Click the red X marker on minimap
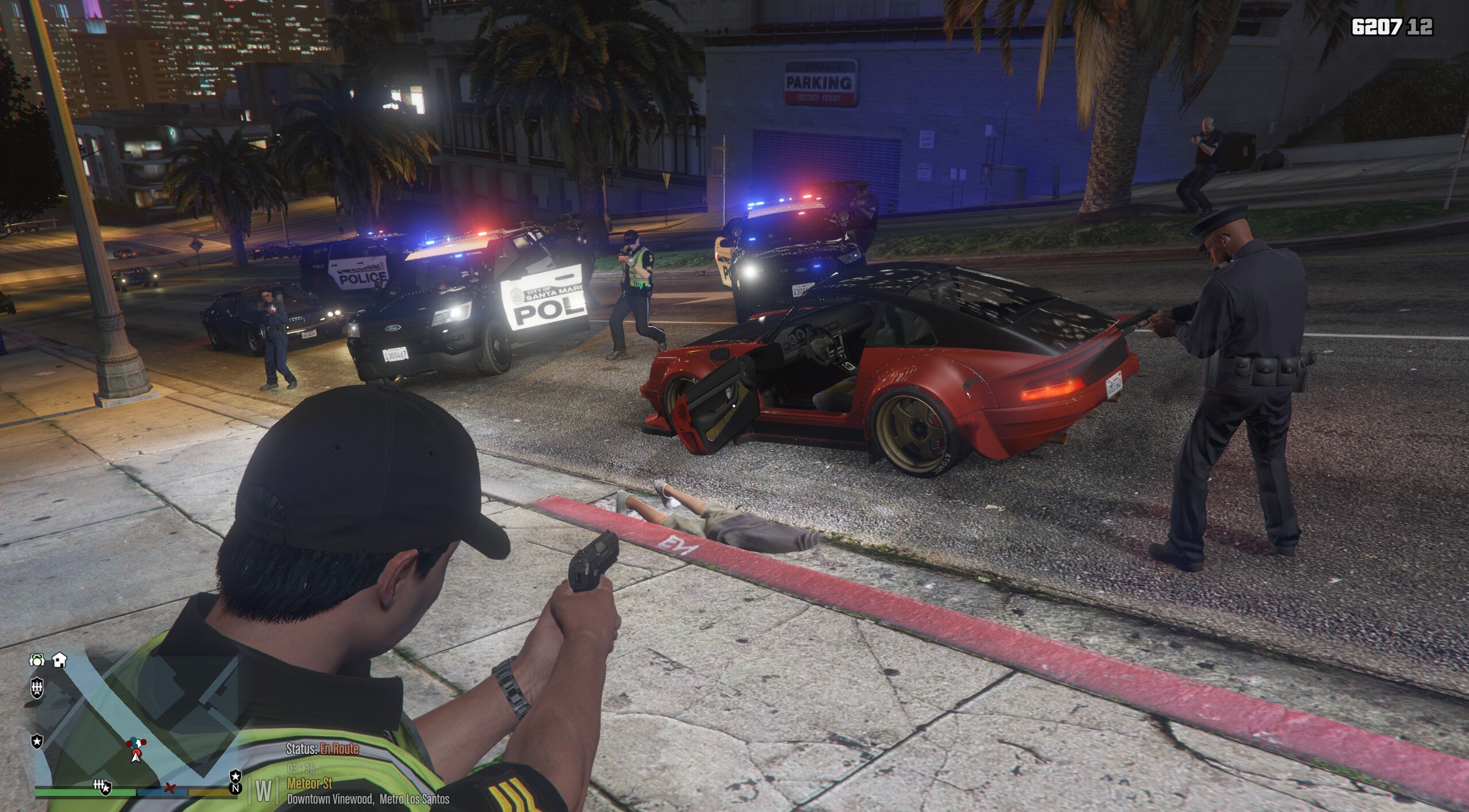This screenshot has width=1469, height=812. (169, 787)
